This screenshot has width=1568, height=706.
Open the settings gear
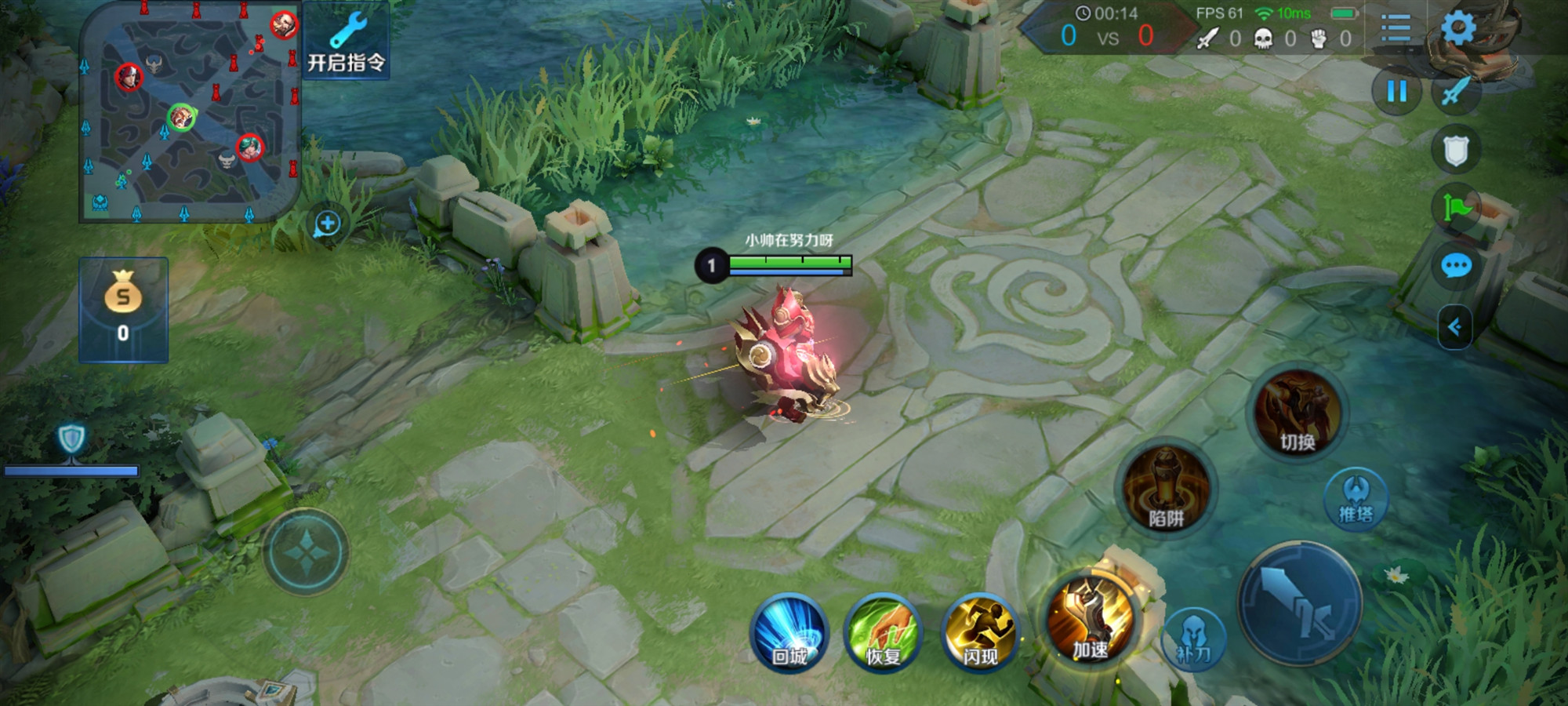(x=1458, y=29)
